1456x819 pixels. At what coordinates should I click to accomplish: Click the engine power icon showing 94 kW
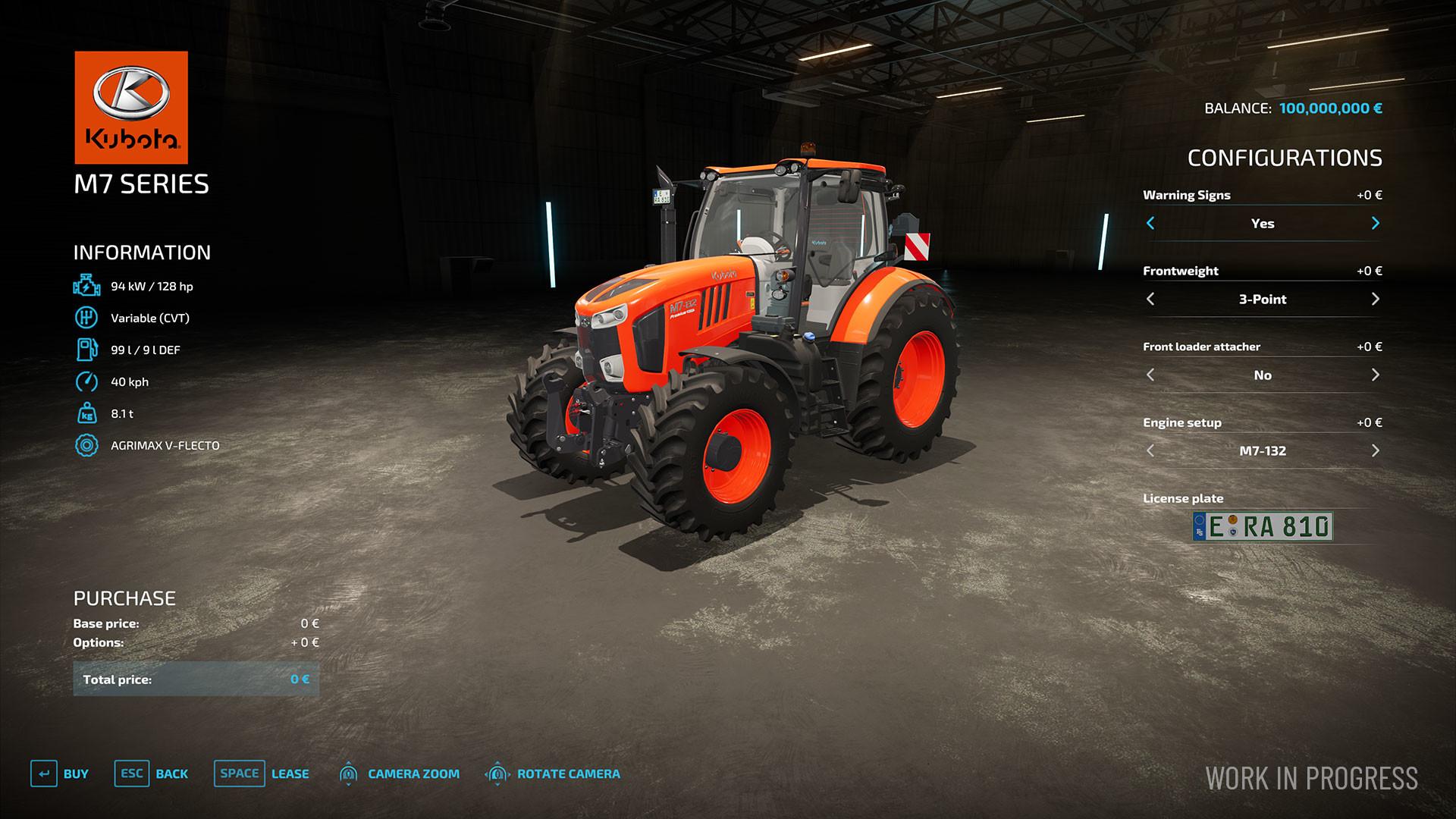pos(86,286)
